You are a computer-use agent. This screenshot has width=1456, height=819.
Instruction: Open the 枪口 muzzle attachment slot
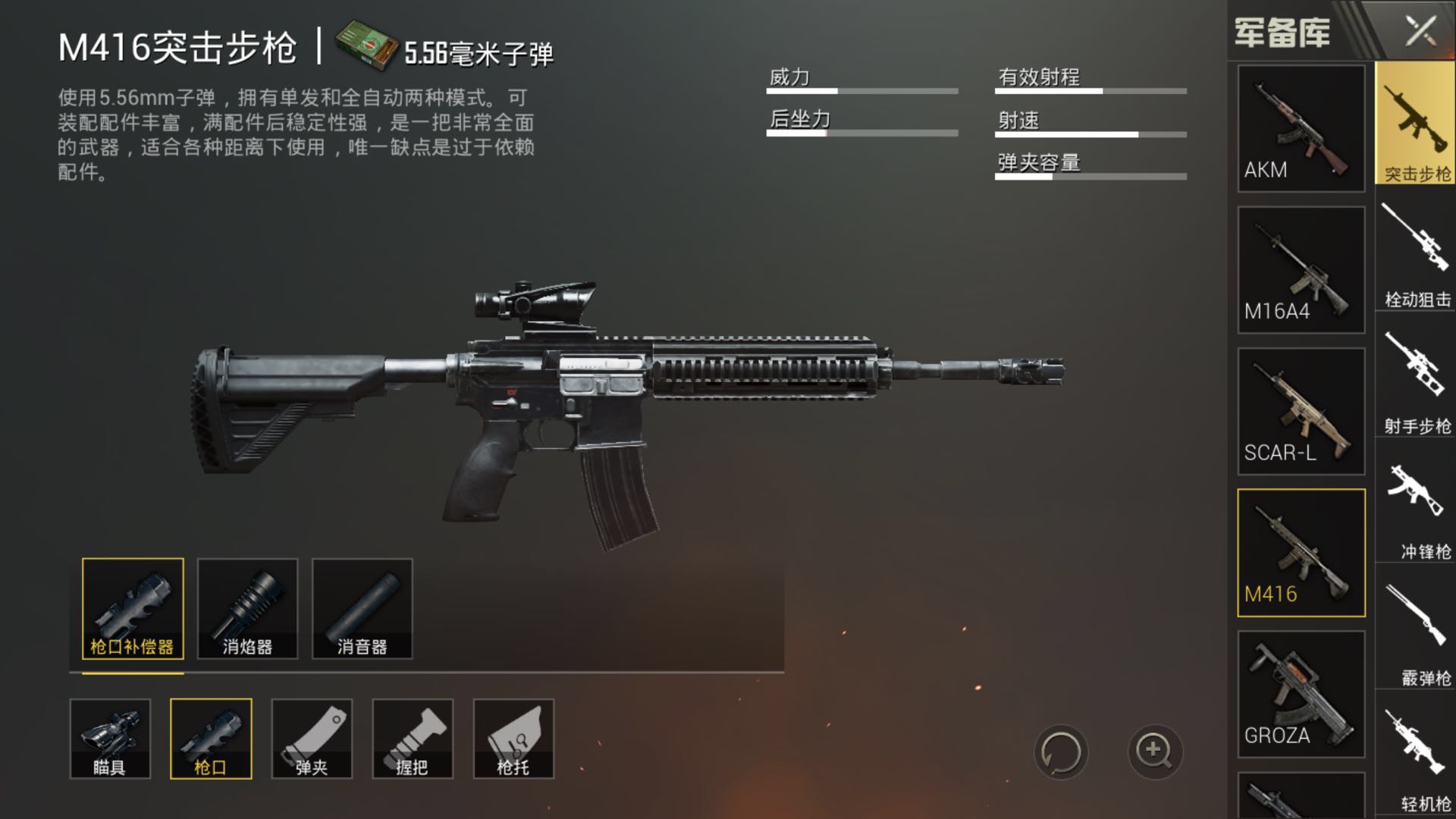[x=211, y=738]
